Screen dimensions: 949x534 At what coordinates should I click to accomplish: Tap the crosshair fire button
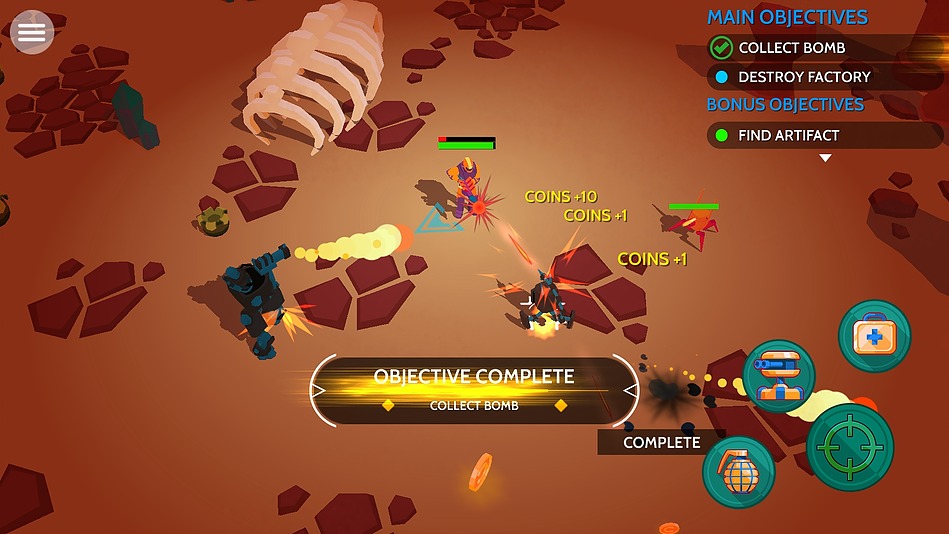pyautogui.click(x=849, y=447)
